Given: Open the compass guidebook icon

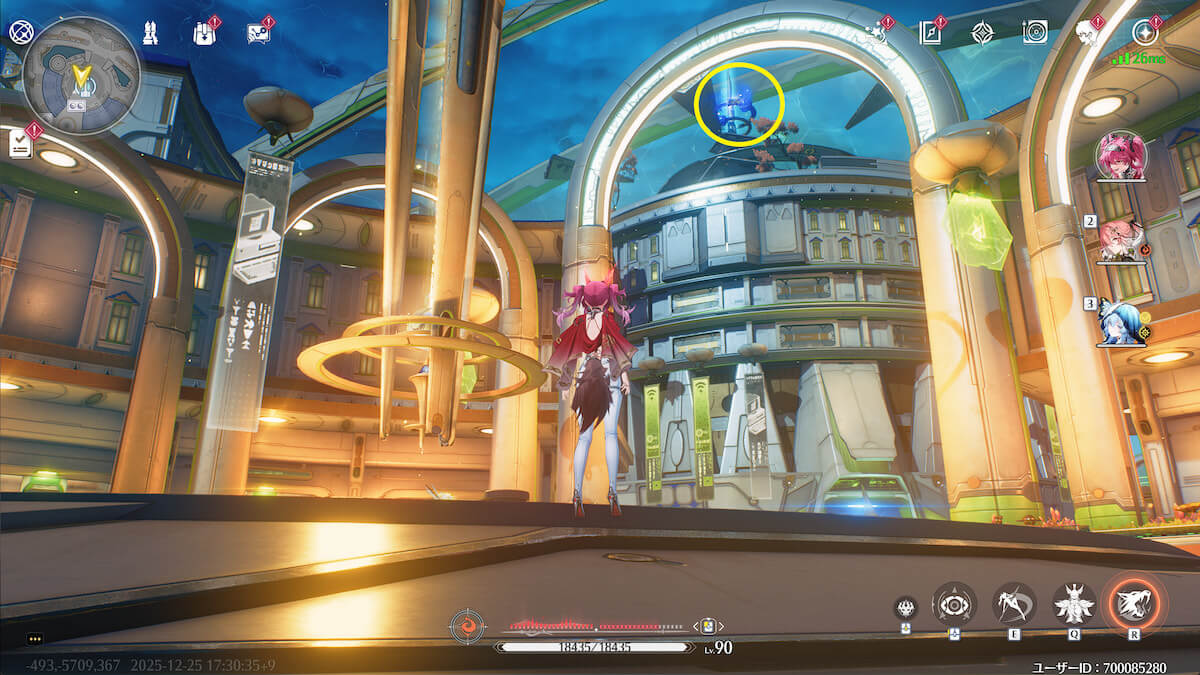Looking at the screenshot, I should coord(930,33).
